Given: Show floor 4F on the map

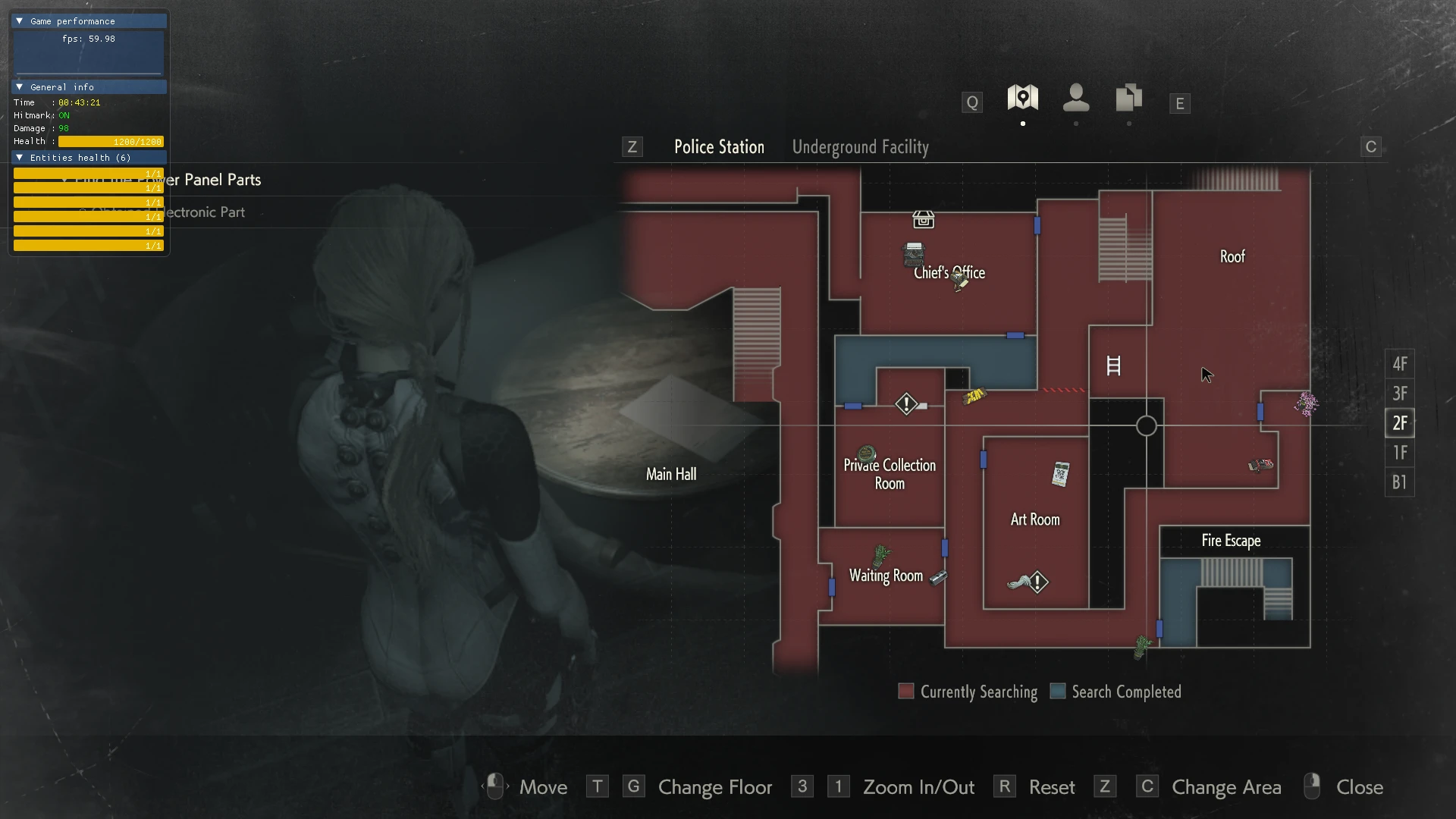Looking at the screenshot, I should (x=1399, y=364).
